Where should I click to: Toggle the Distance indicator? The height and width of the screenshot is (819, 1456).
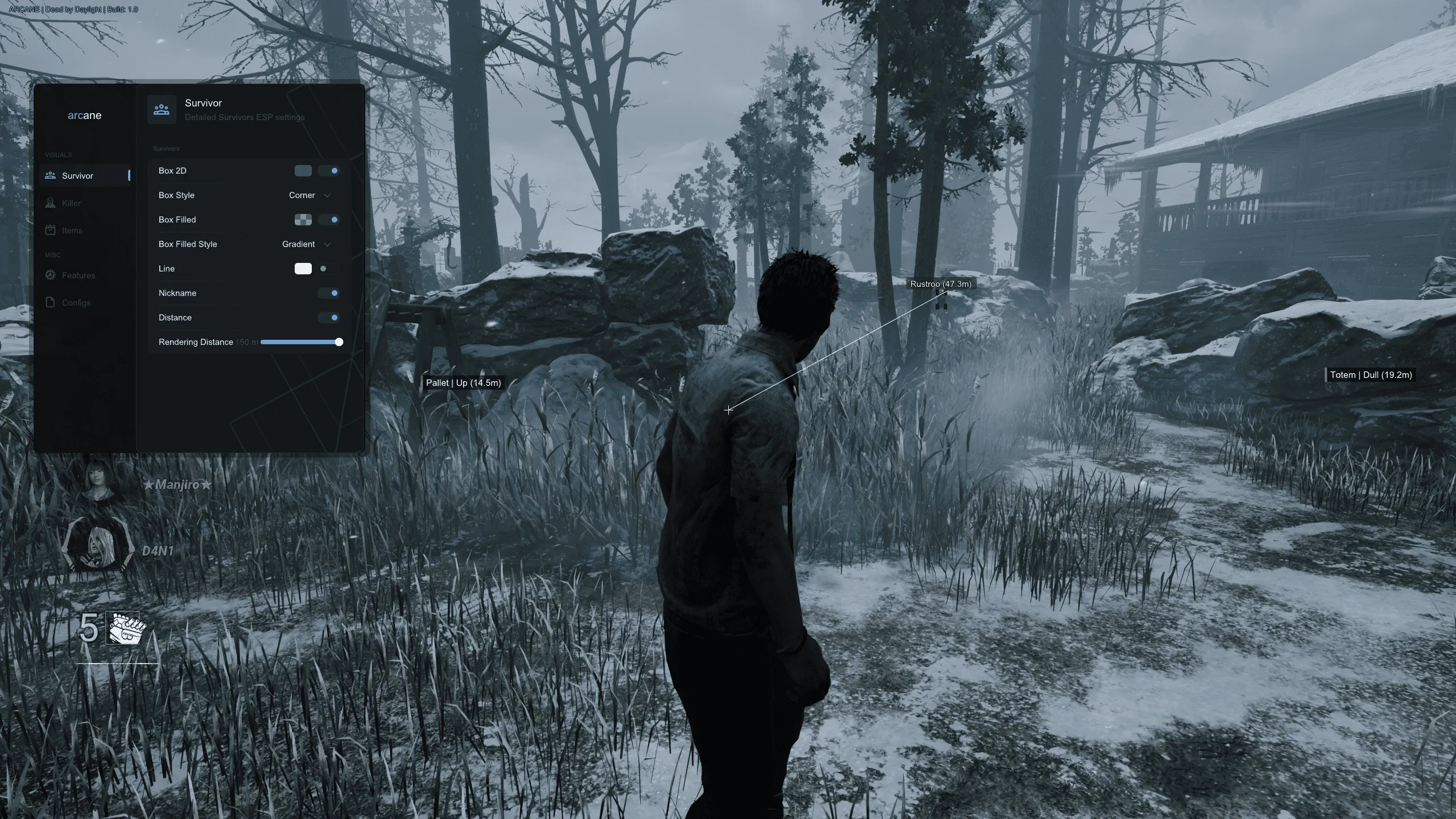tap(329, 318)
